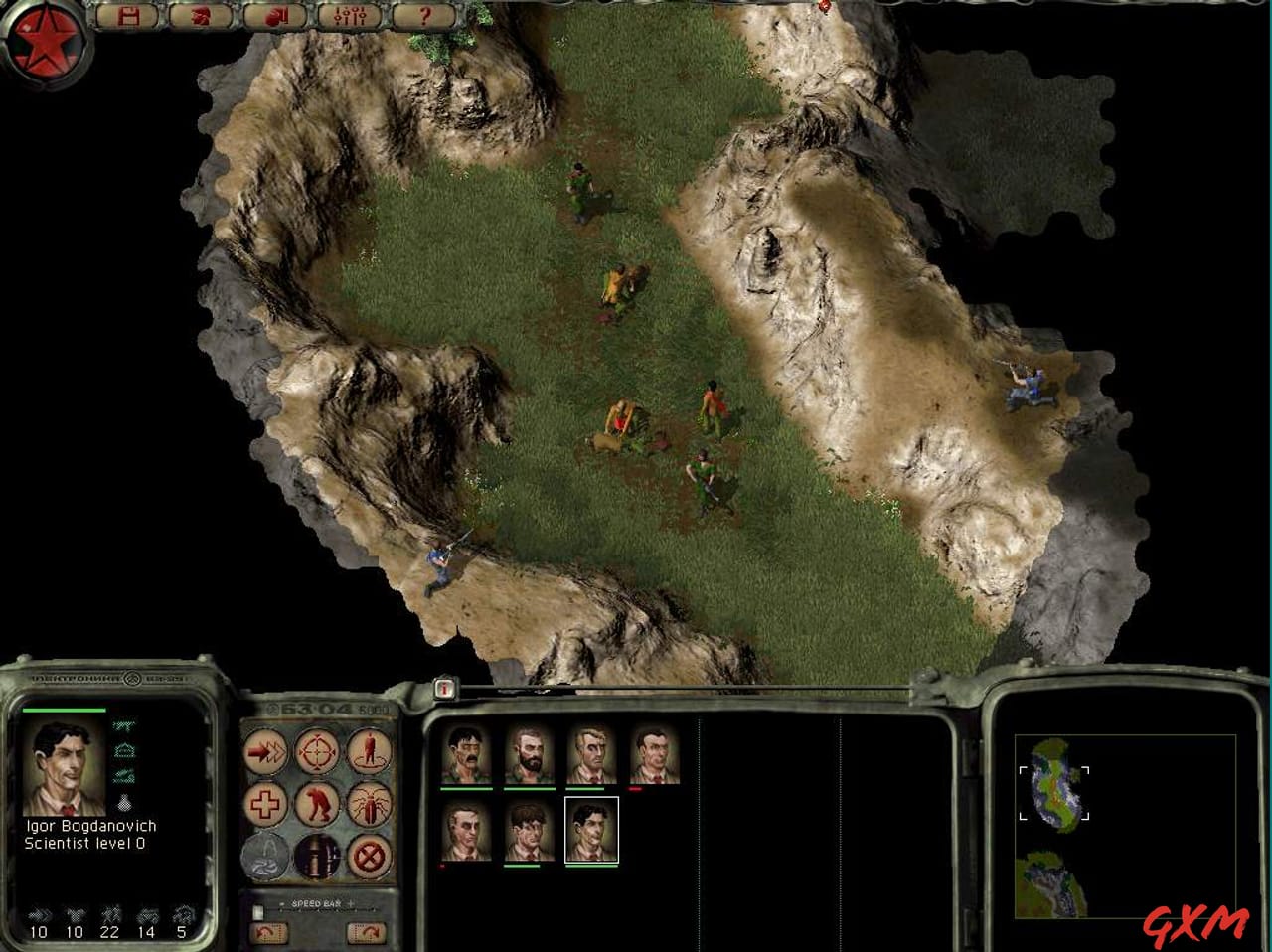Viewport: 1272px width, 952px height.
Task: Activate the stand guard command icon
Action: point(368,751)
